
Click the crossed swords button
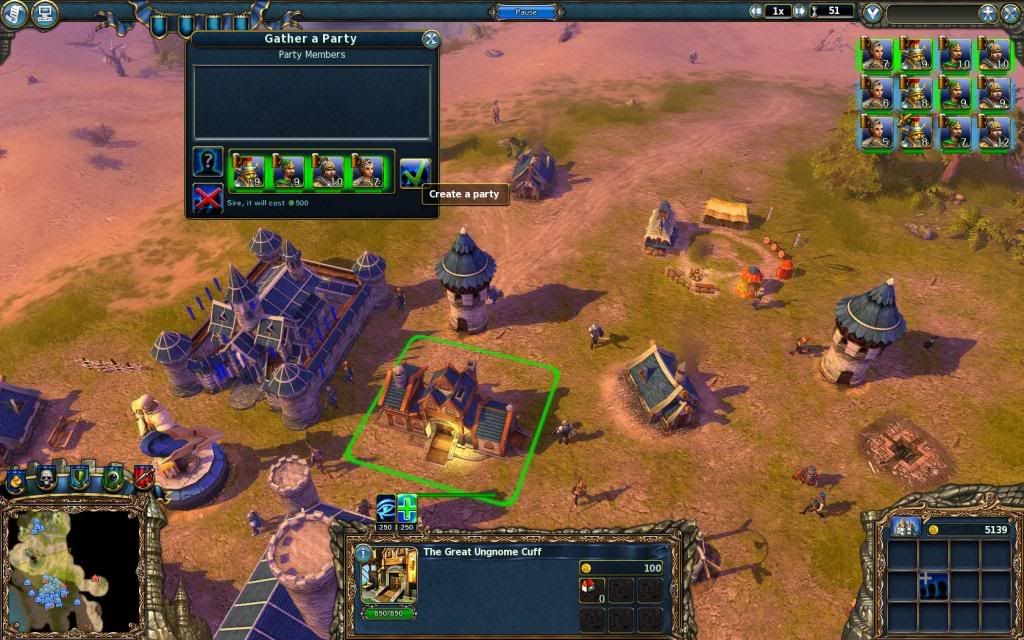coord(986,13)
